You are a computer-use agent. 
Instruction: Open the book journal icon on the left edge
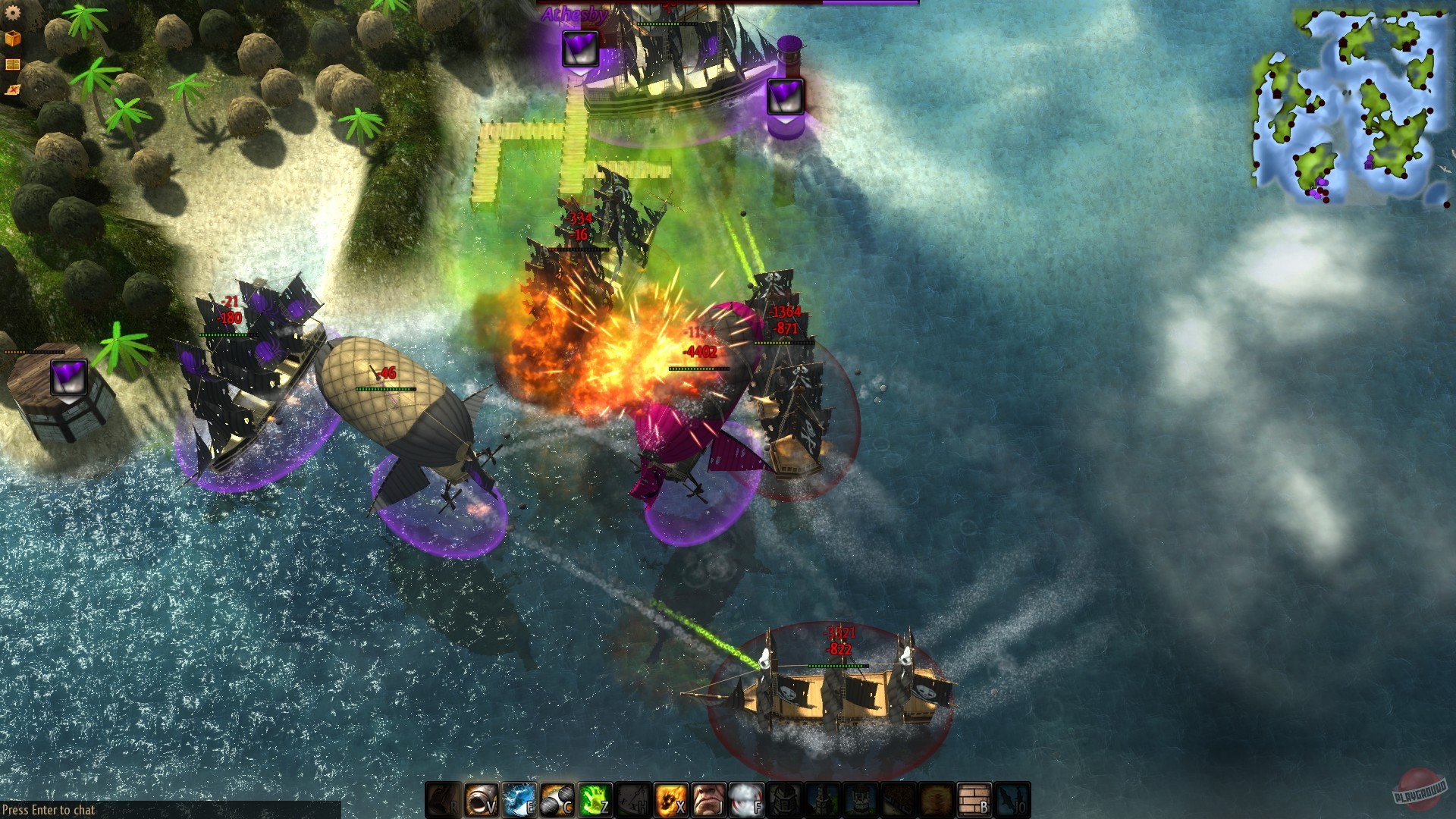[x=12, y=64]
